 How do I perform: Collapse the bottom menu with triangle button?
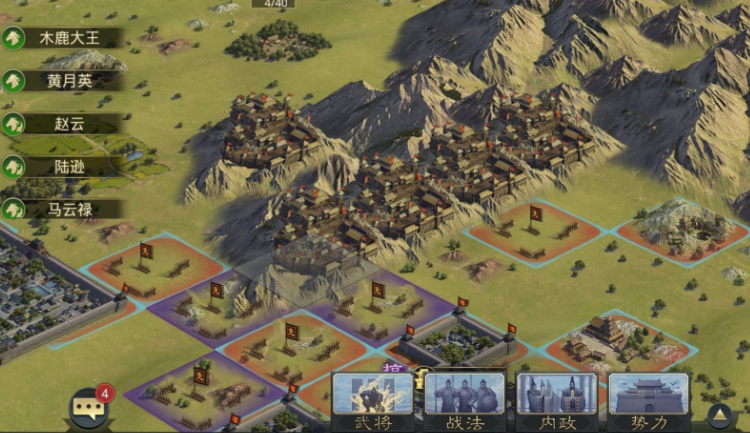[720, 415]
